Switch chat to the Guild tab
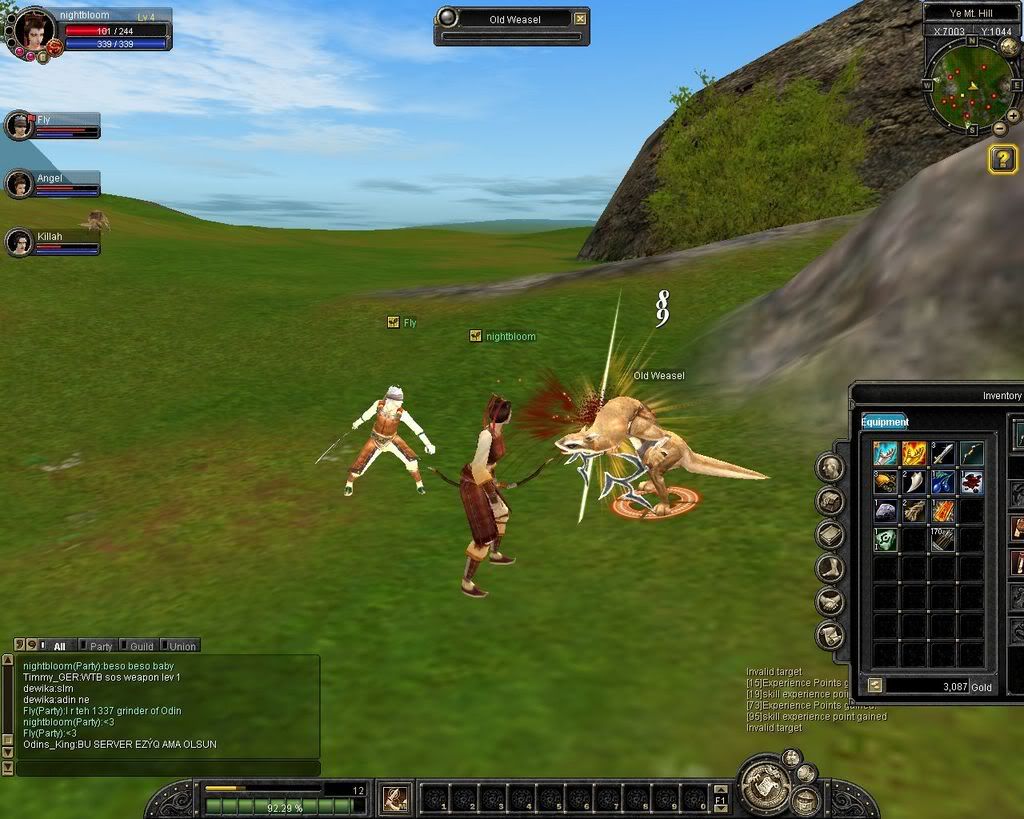 coord(137,646)
